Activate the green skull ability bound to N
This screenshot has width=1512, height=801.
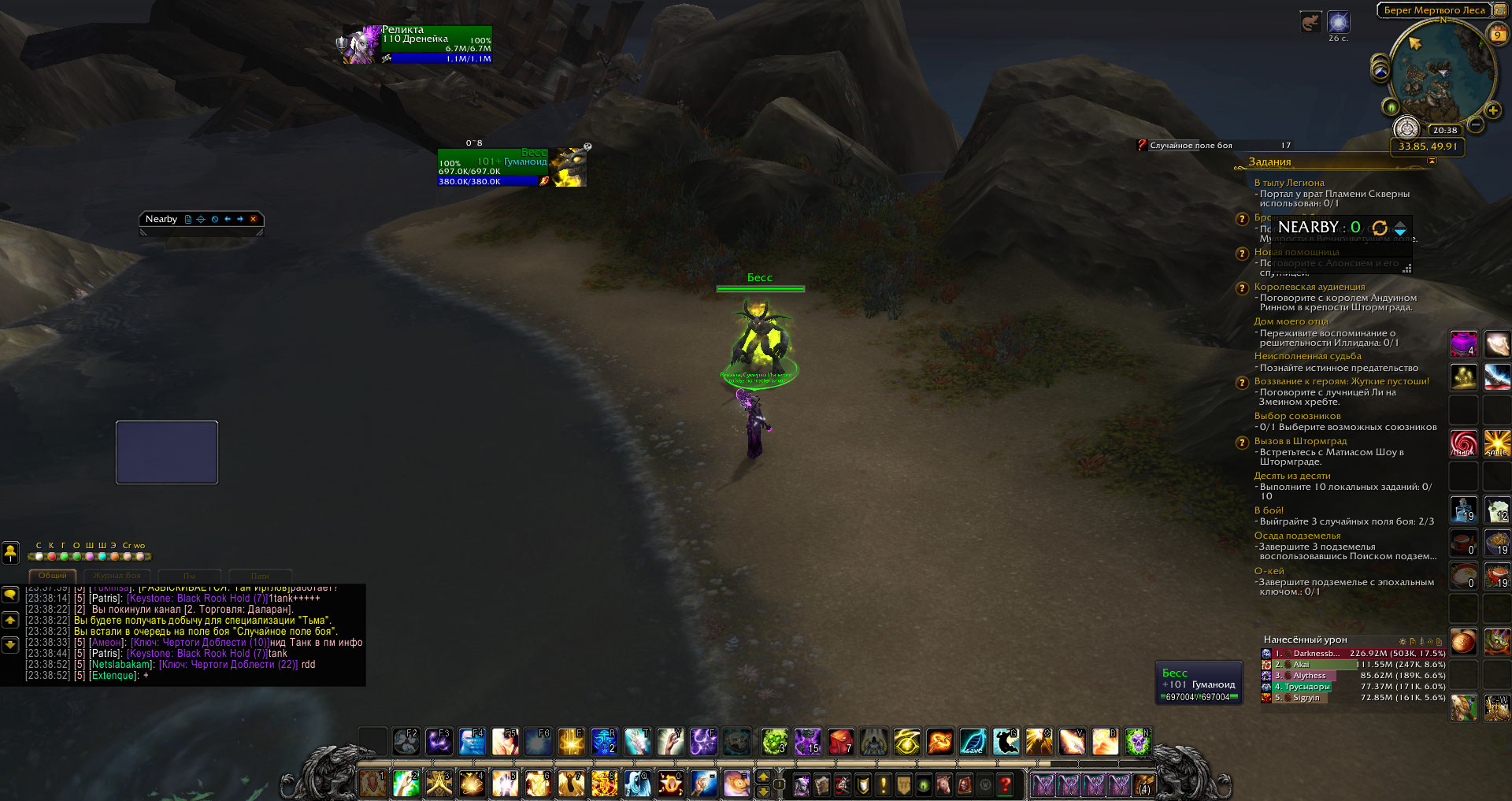(x=1137, y=742)
